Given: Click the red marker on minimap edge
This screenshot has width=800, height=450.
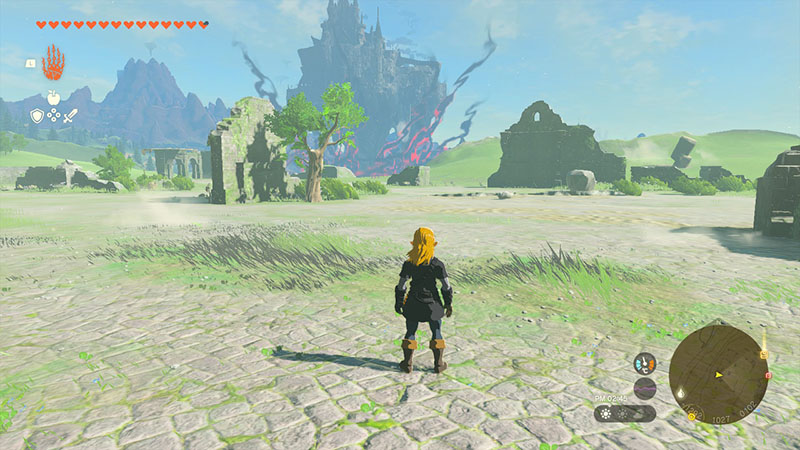Looking at the screenshot, I should pos(767,376).
